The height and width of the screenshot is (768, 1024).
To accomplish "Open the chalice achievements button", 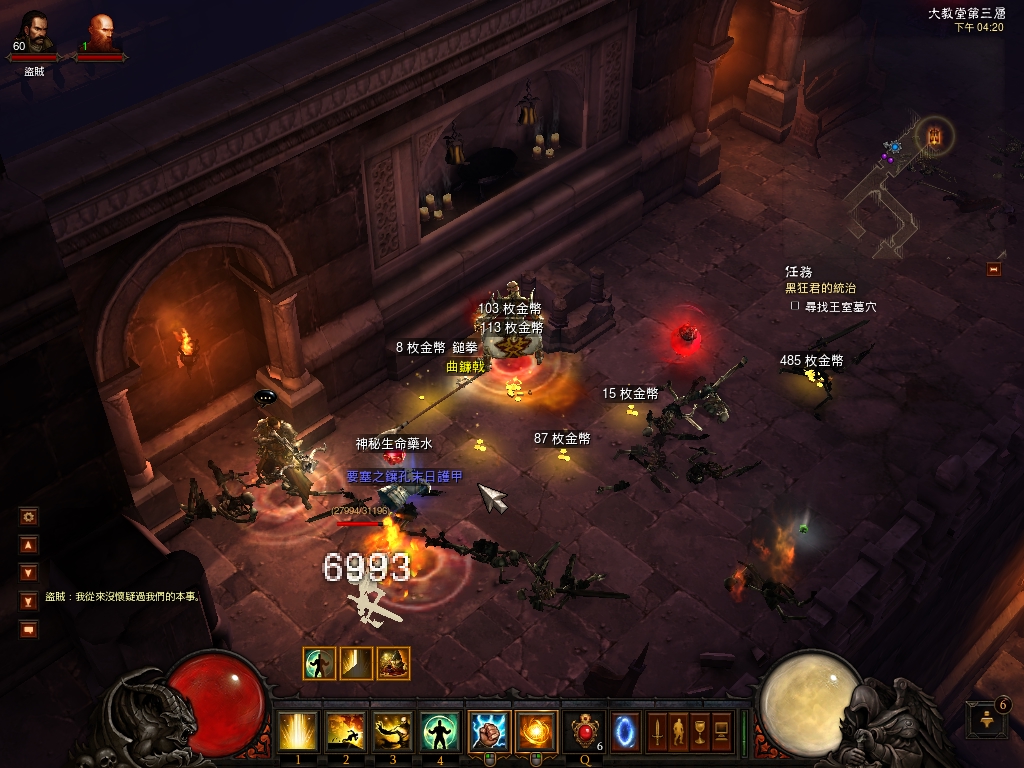I will point(699,731).
